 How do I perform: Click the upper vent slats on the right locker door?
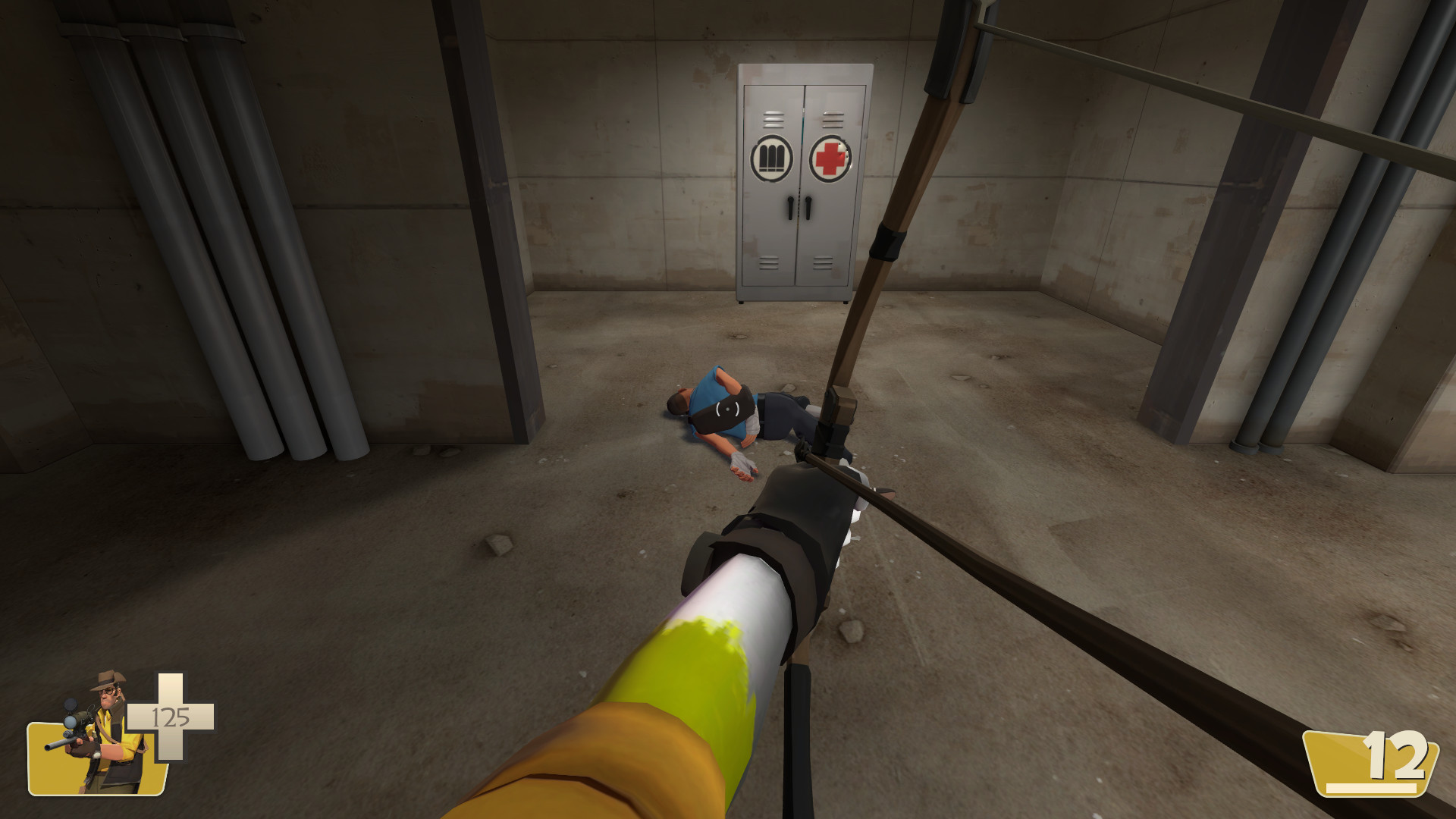pos(832,119)
